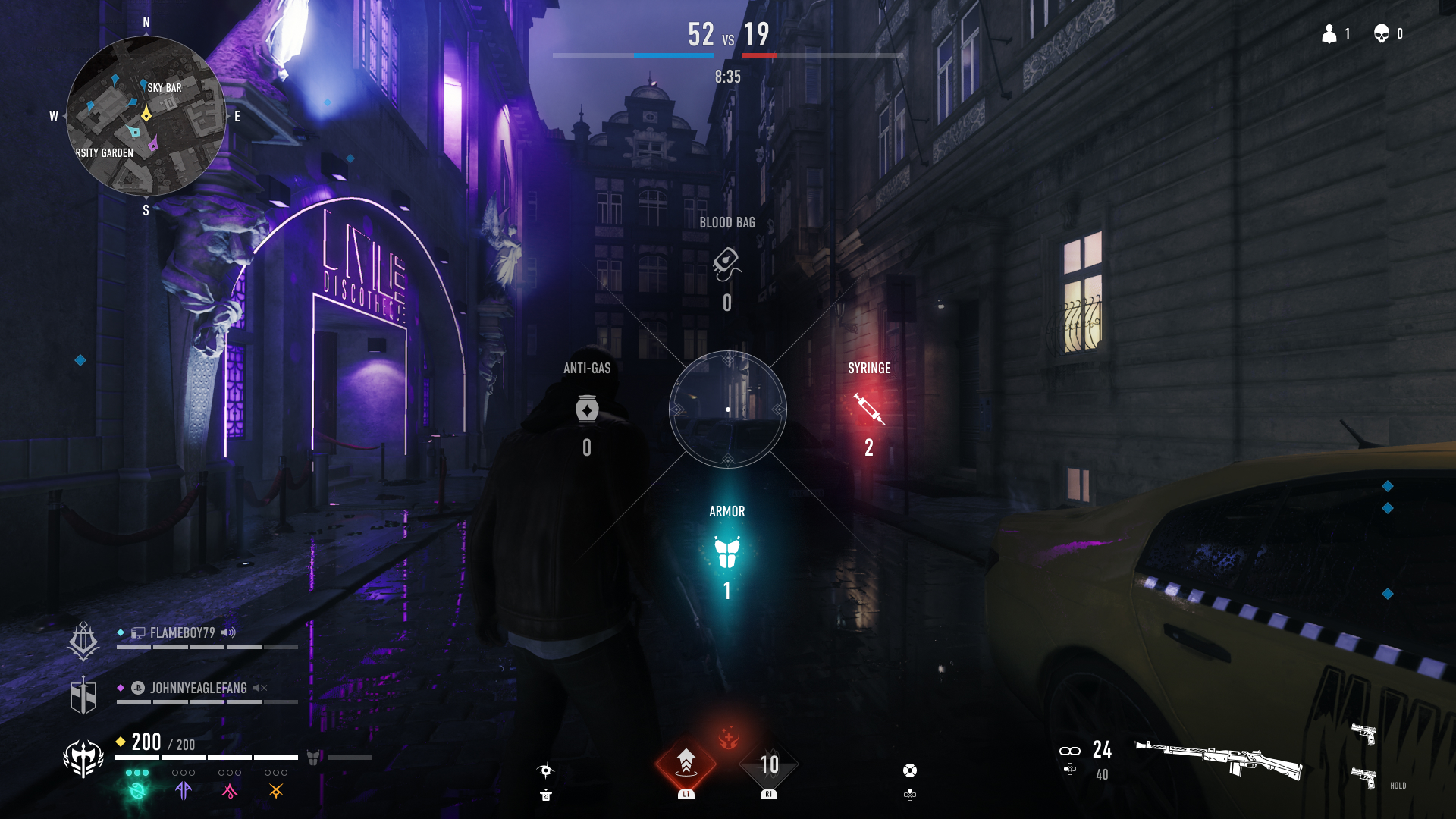Activate the ability showing a 10 cooldown
Image resolution: width=1456 pixels, height=819 pixels.
(769, 764)
